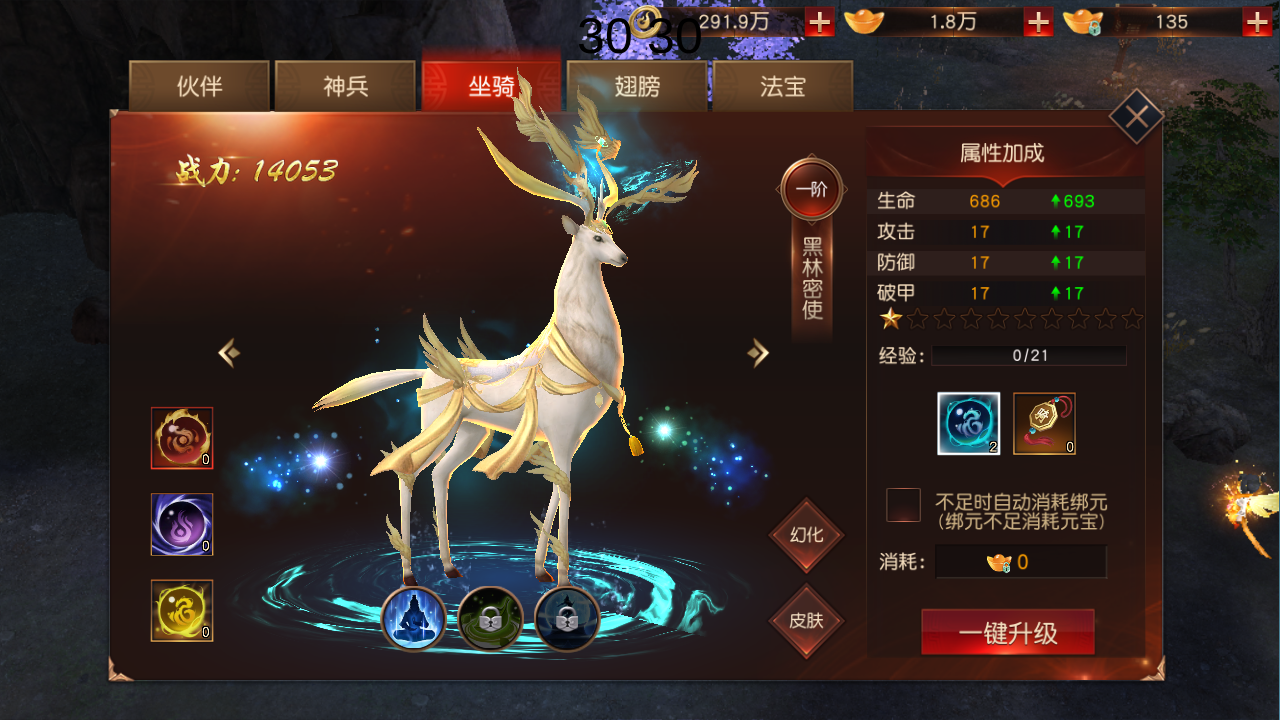Select the 坐骑 tab
This screenshot has height=720, width=1280.
click(x=491, y=87)
